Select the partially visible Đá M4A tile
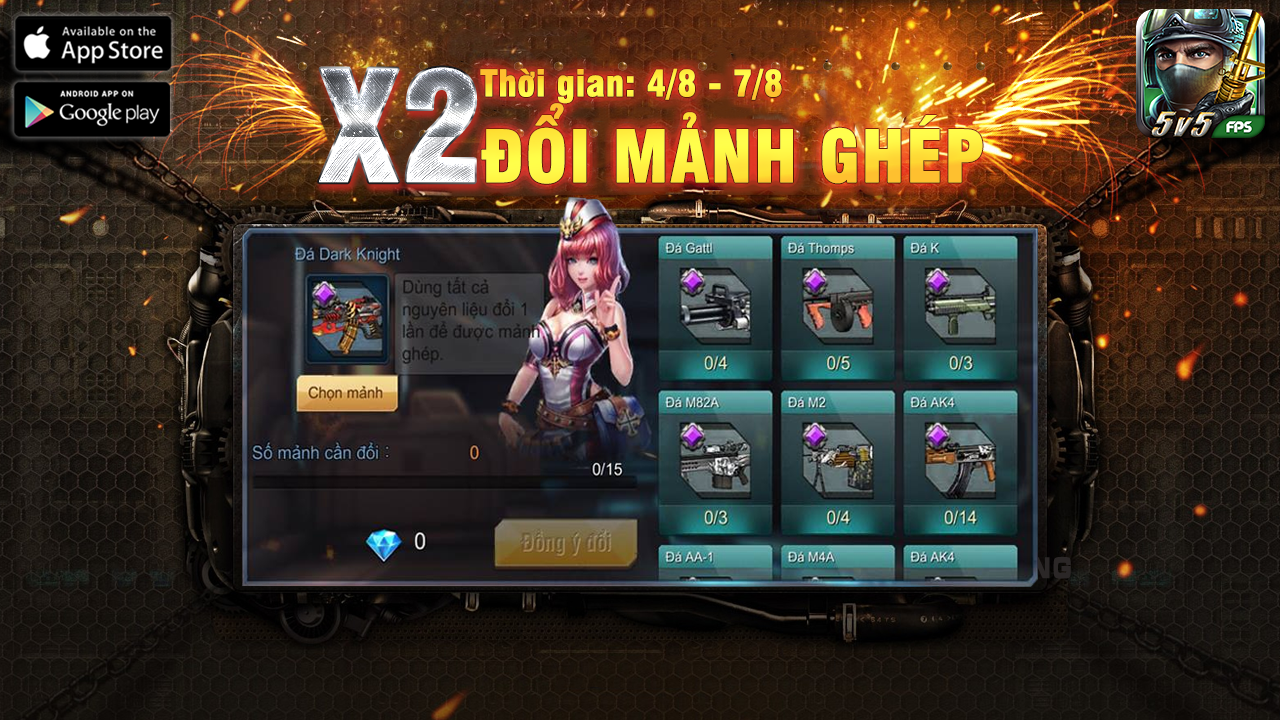Viewport: 1280px width, 720px height. coord(837,561)
